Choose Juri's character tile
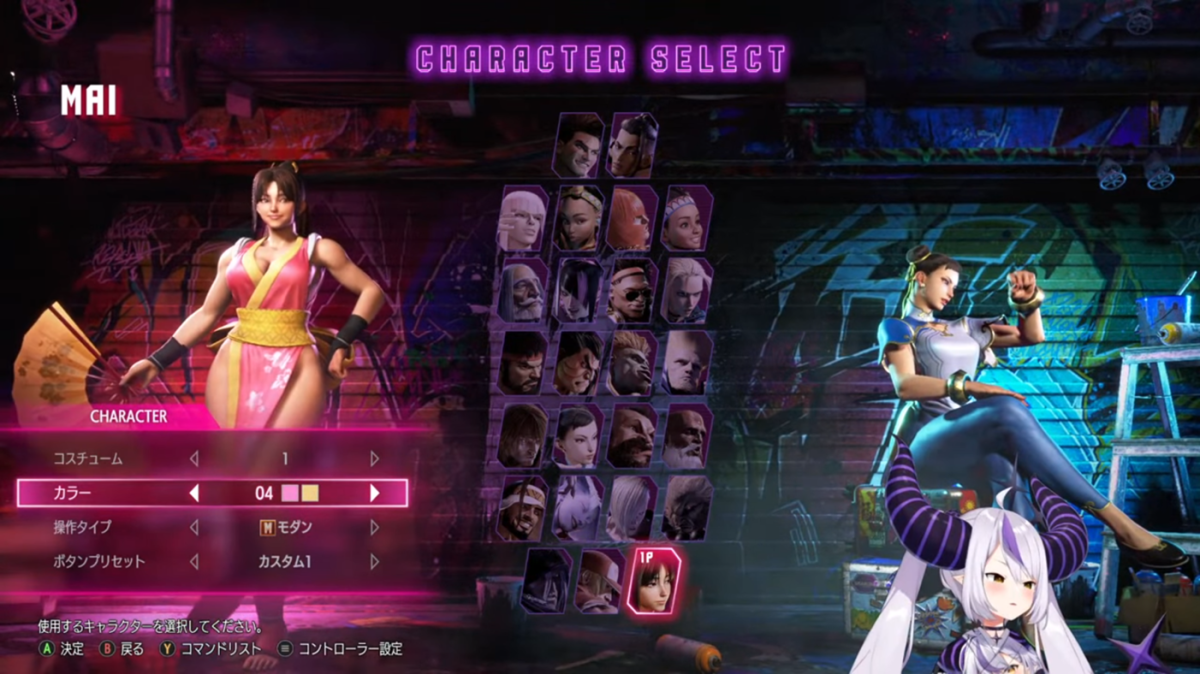Screen dimensions: 1200x674 click(578, 292)
